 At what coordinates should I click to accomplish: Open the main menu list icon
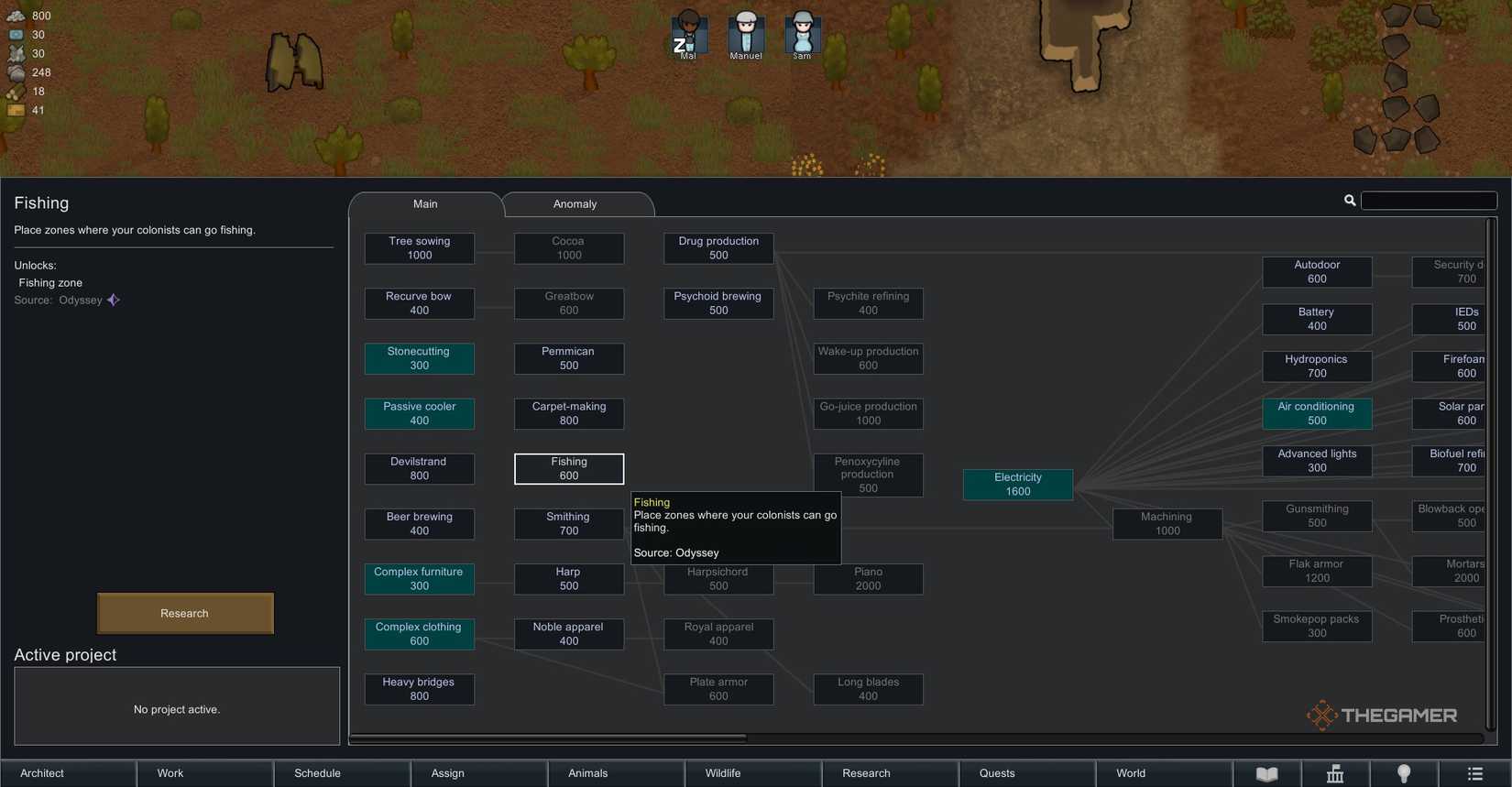[x=1475, y=774]
